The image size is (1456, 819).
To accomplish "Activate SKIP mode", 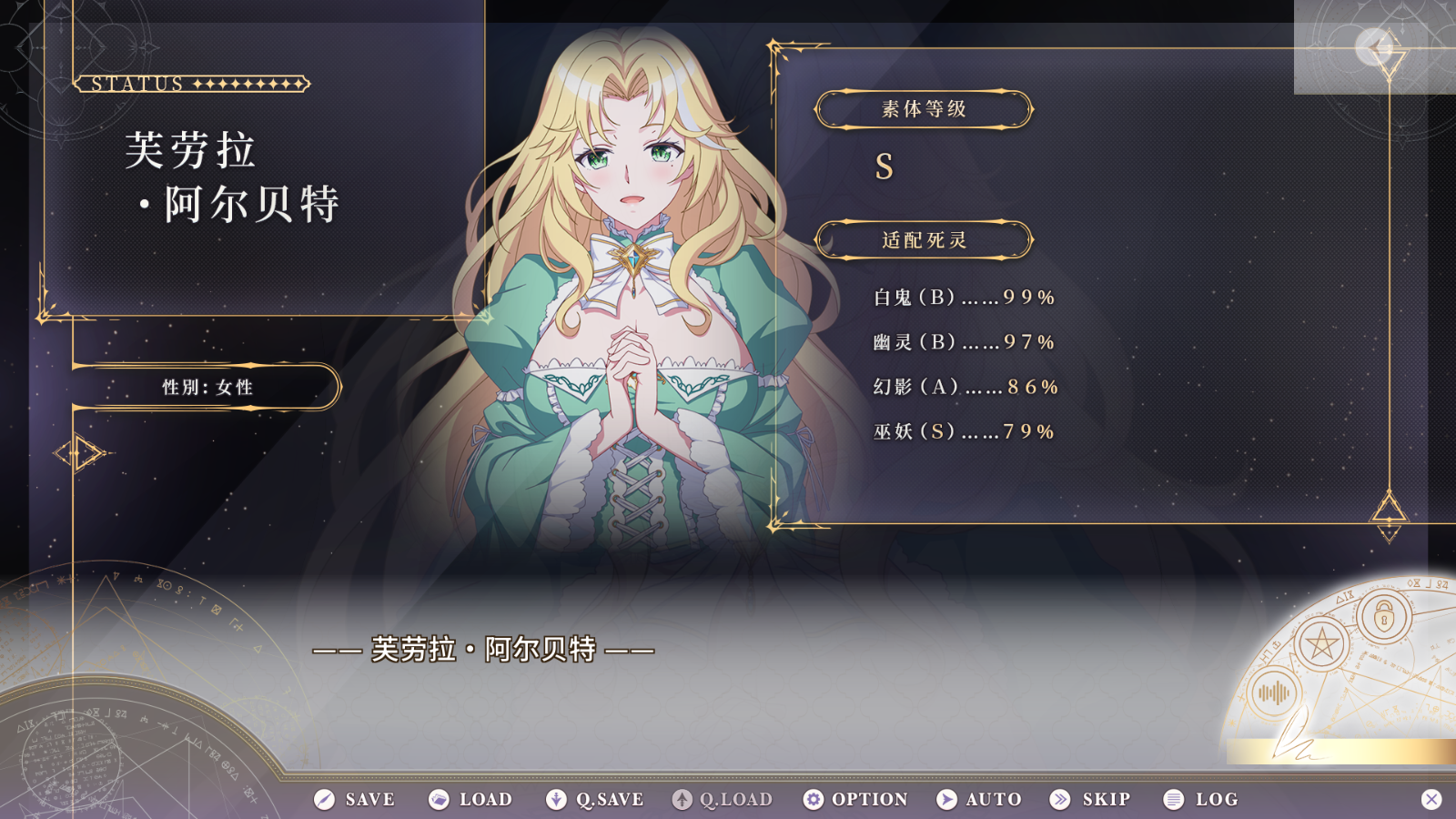I will [1090, 799].
